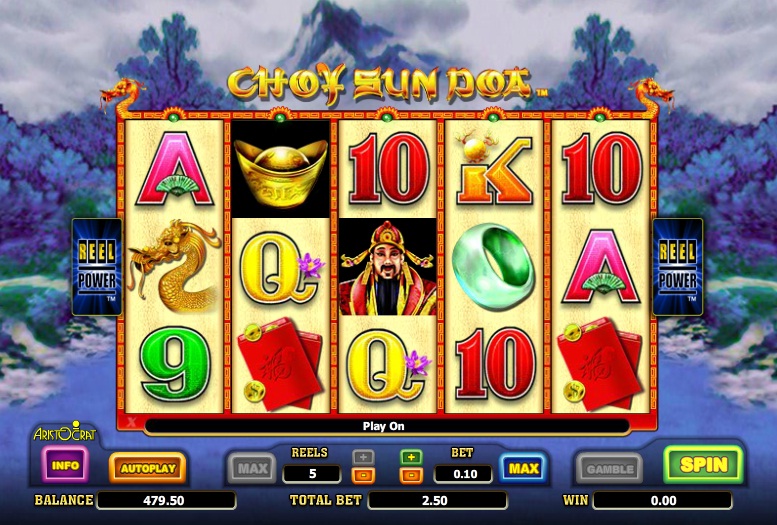Set maximum bet with the blue MAX button

[x=523, y=467]
